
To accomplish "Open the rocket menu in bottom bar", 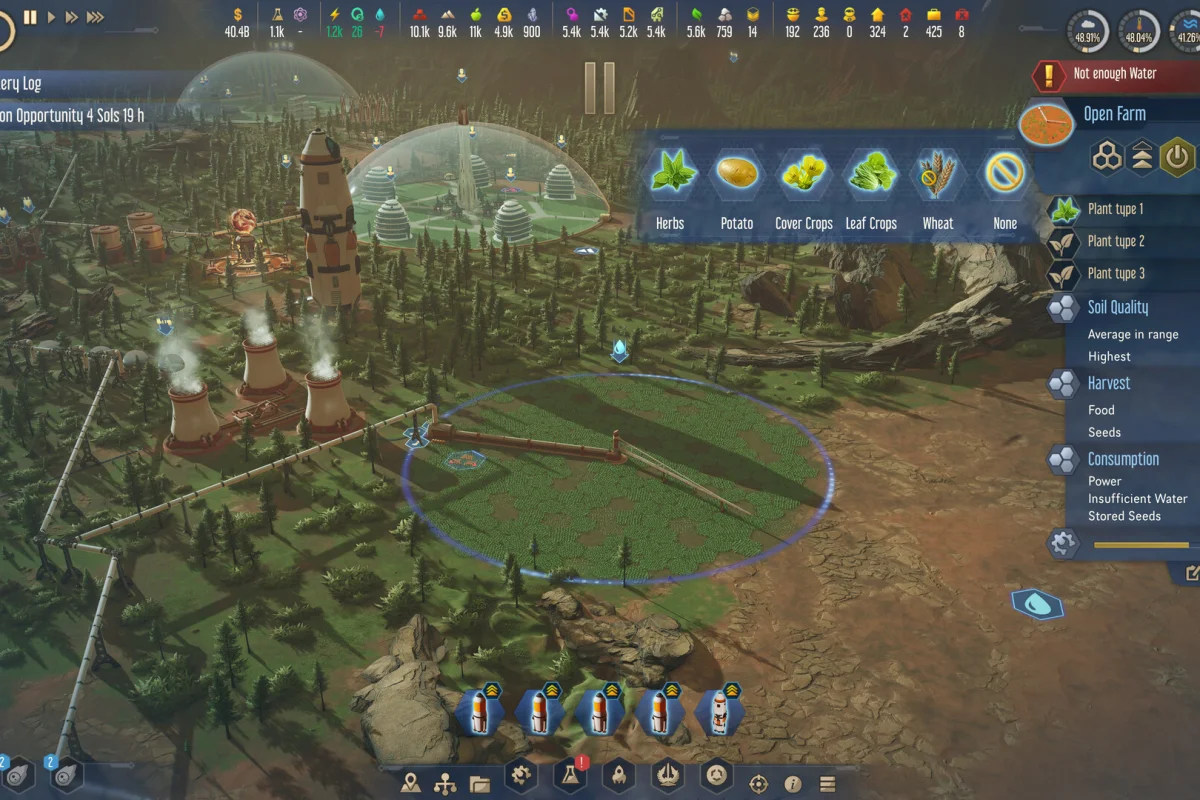I will (619, 776).
